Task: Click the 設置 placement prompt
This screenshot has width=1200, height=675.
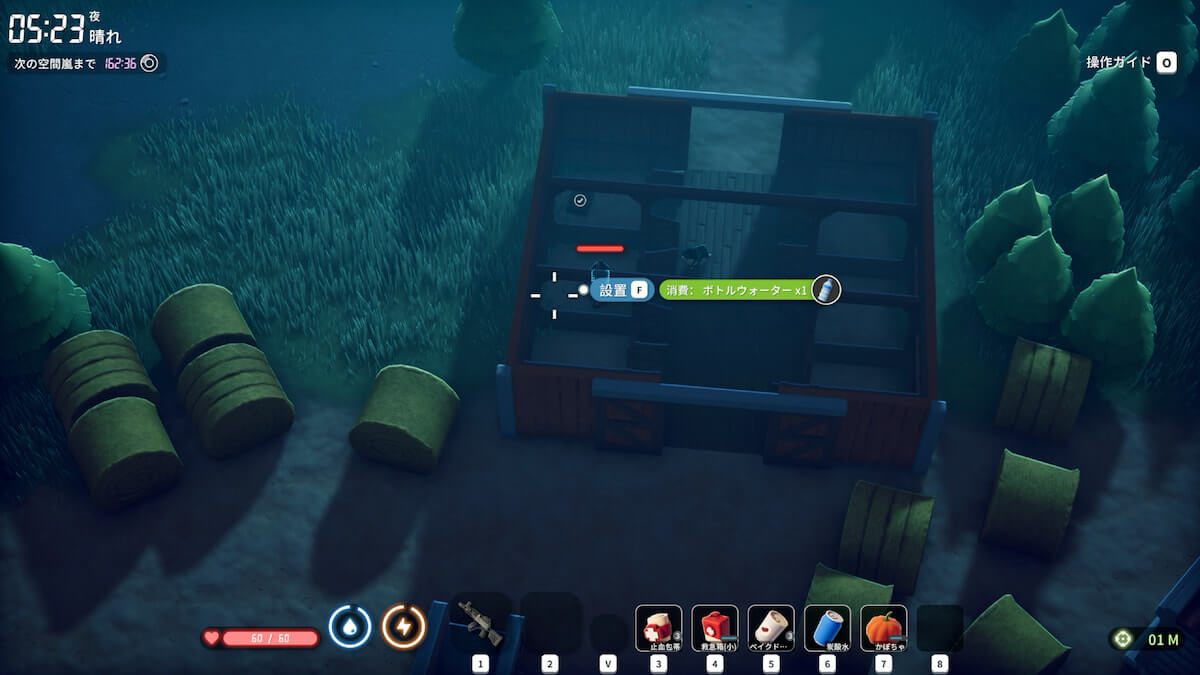Action: point(622,290)
